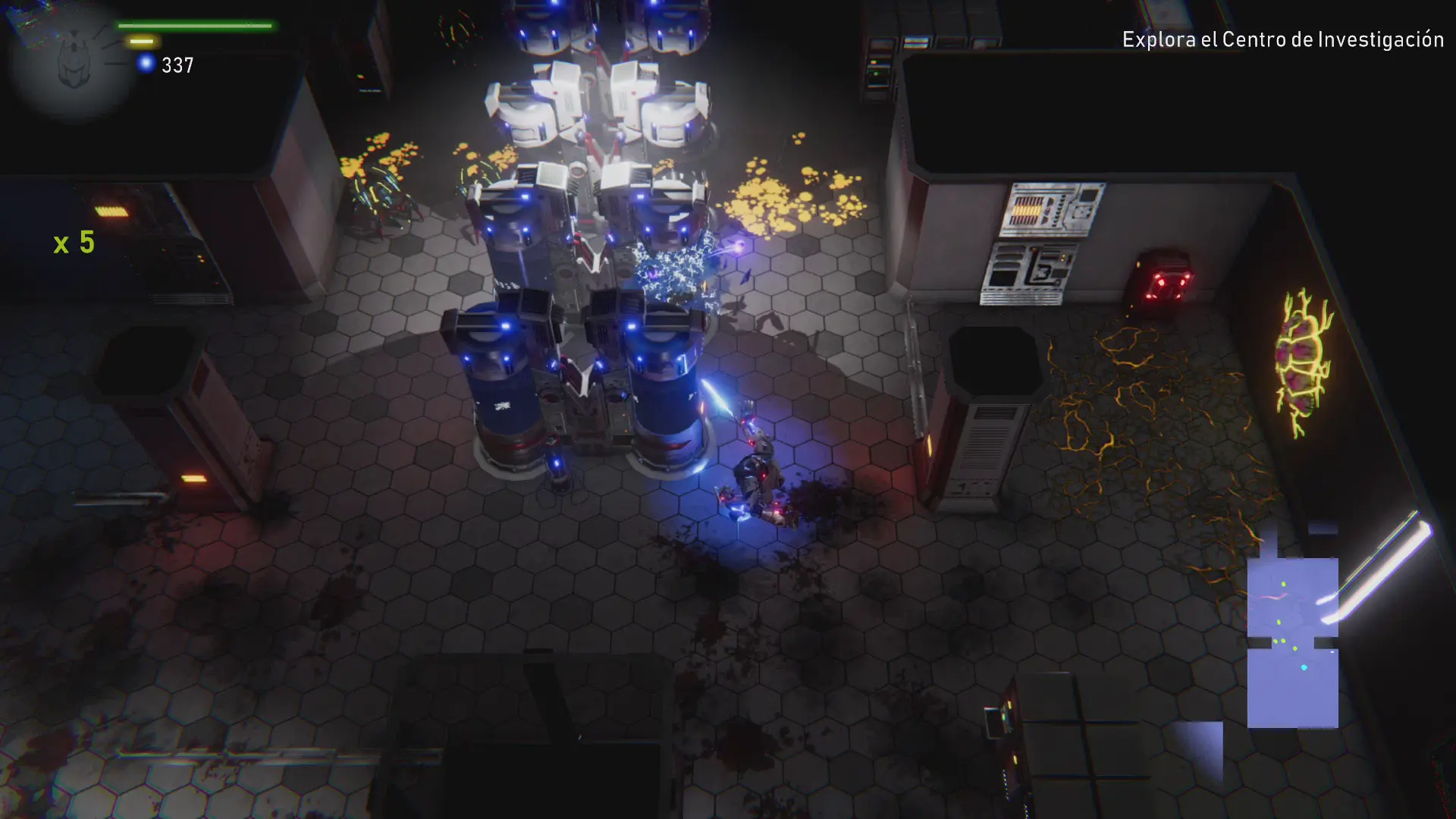Select the character portrait in the HUD
The image size is (1456, 819).
point(74,62)
